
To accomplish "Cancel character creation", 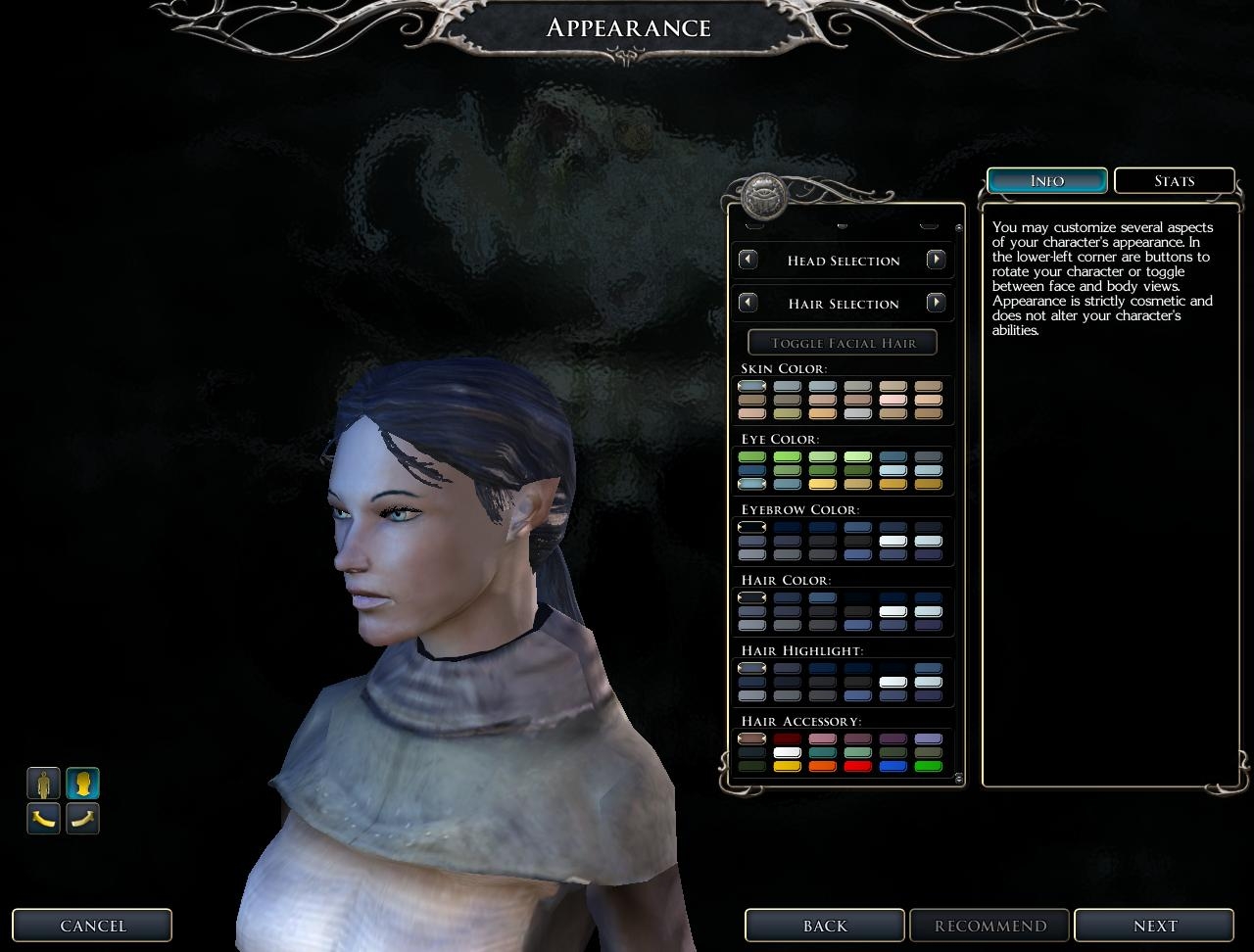I will click(x=92, y=926).
